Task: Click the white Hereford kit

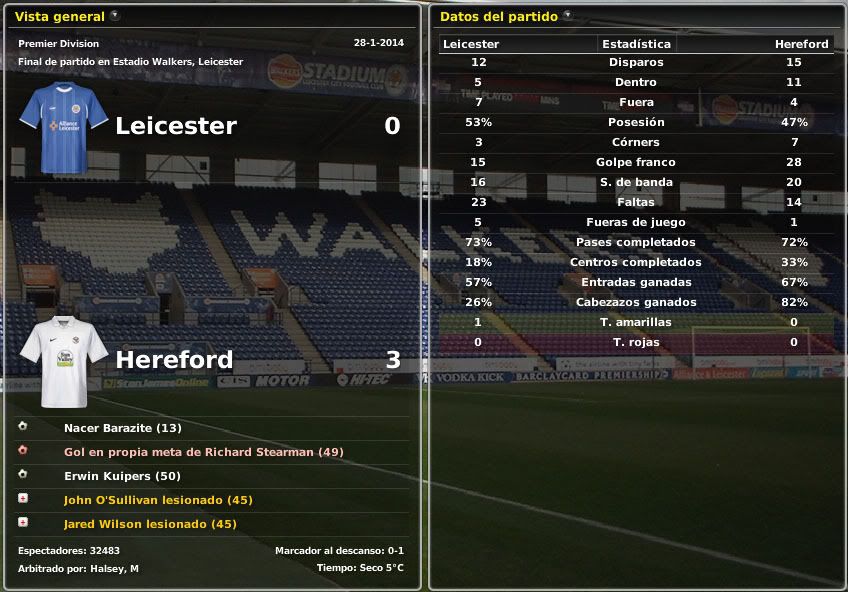Action: tap(64, 360)
